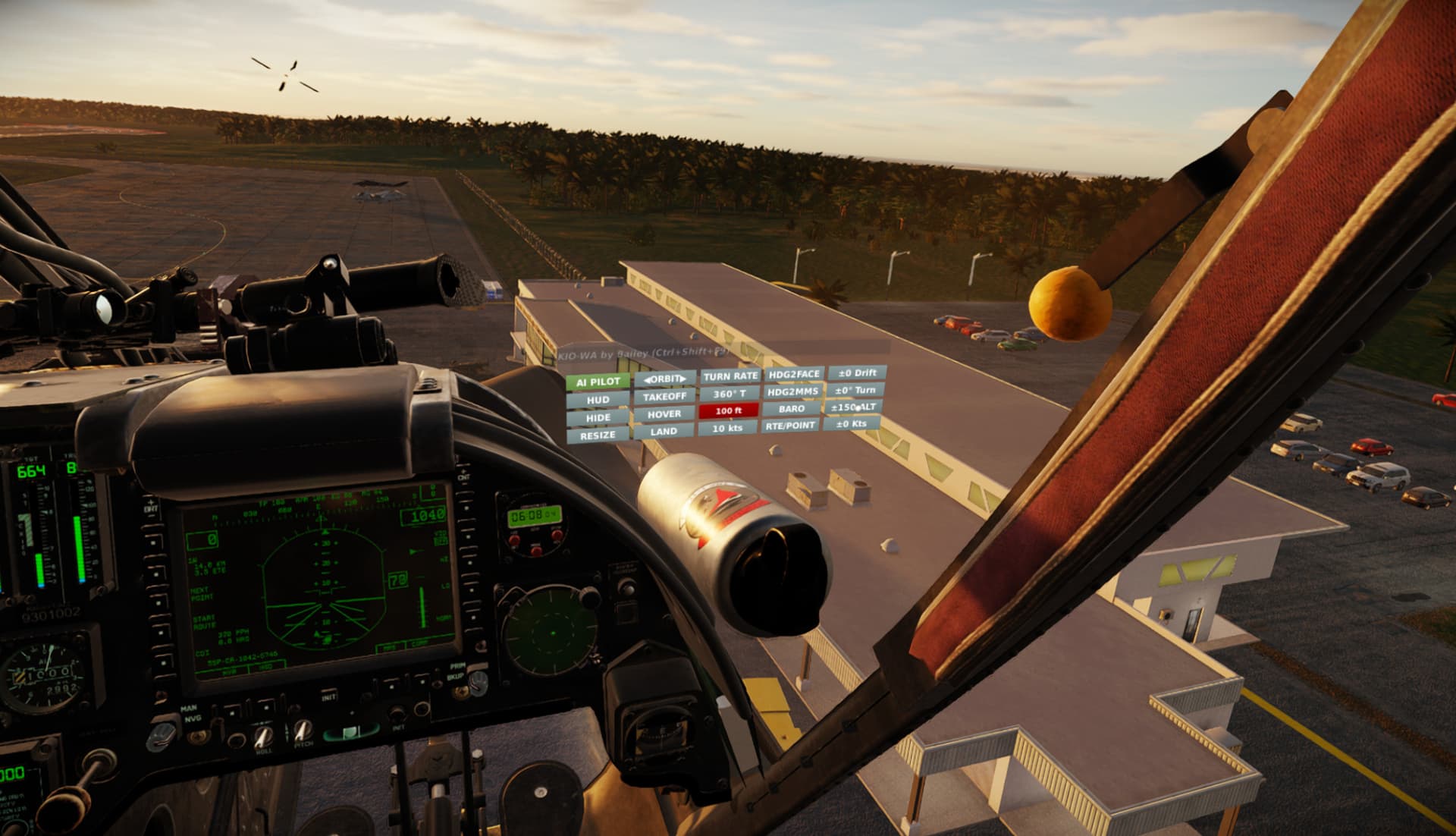Viewport: 1456px width, 836px height.
Task: Switch to BARO altitude mode
Action: pyautogui.click(x=791, y=408)
